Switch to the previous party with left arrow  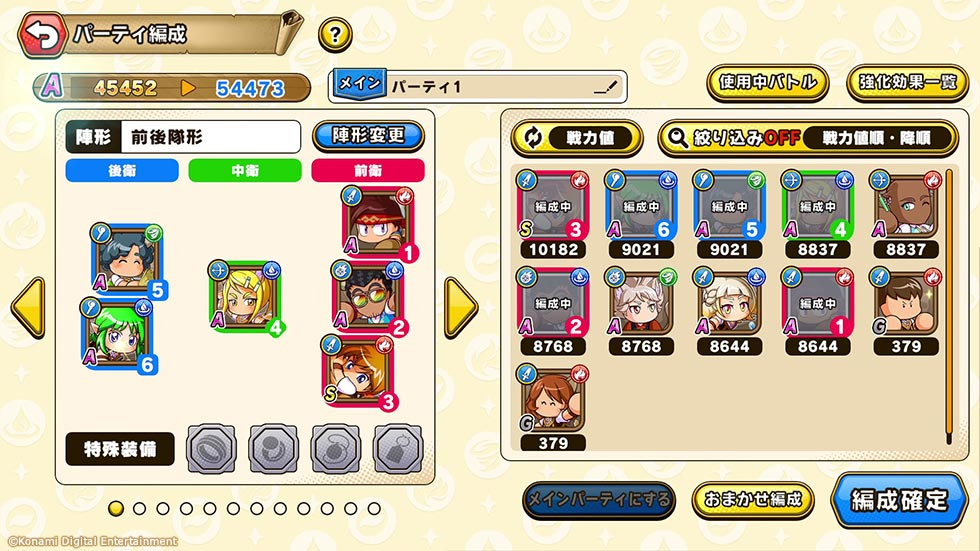pyautogui.click(x=27, y=307)
